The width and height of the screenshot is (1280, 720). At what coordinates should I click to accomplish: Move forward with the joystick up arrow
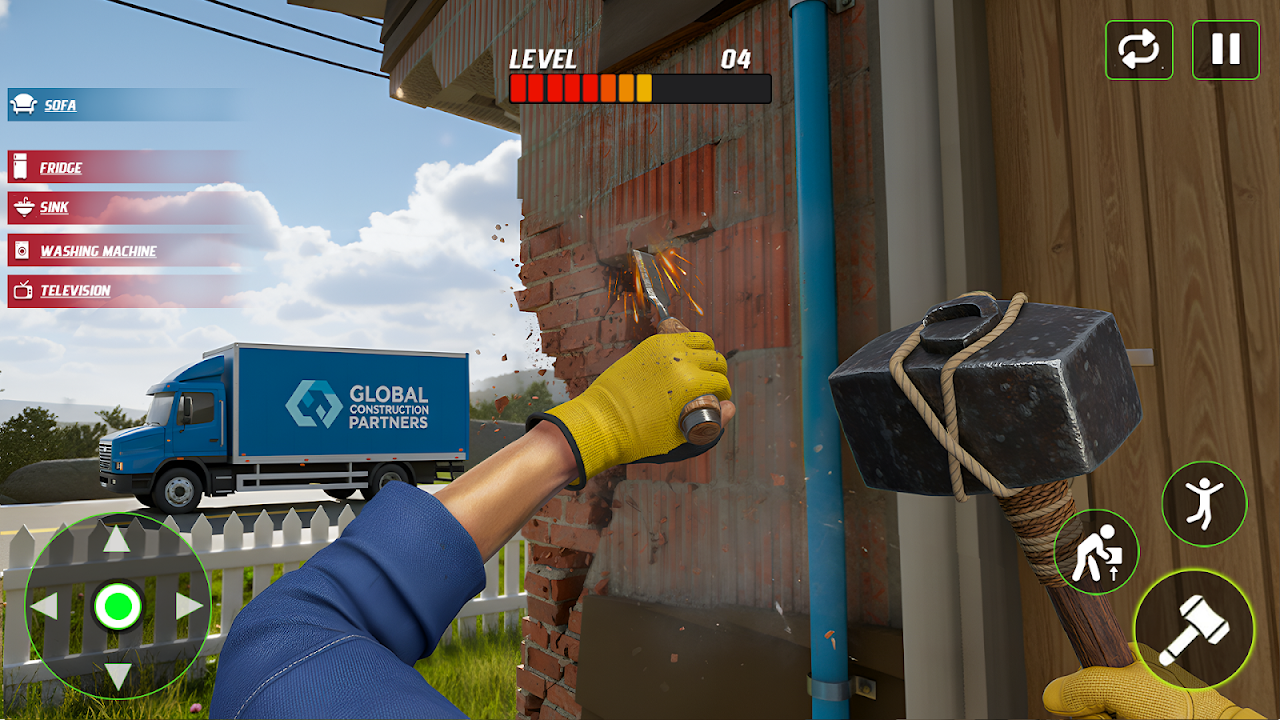(x=117, y=540)
